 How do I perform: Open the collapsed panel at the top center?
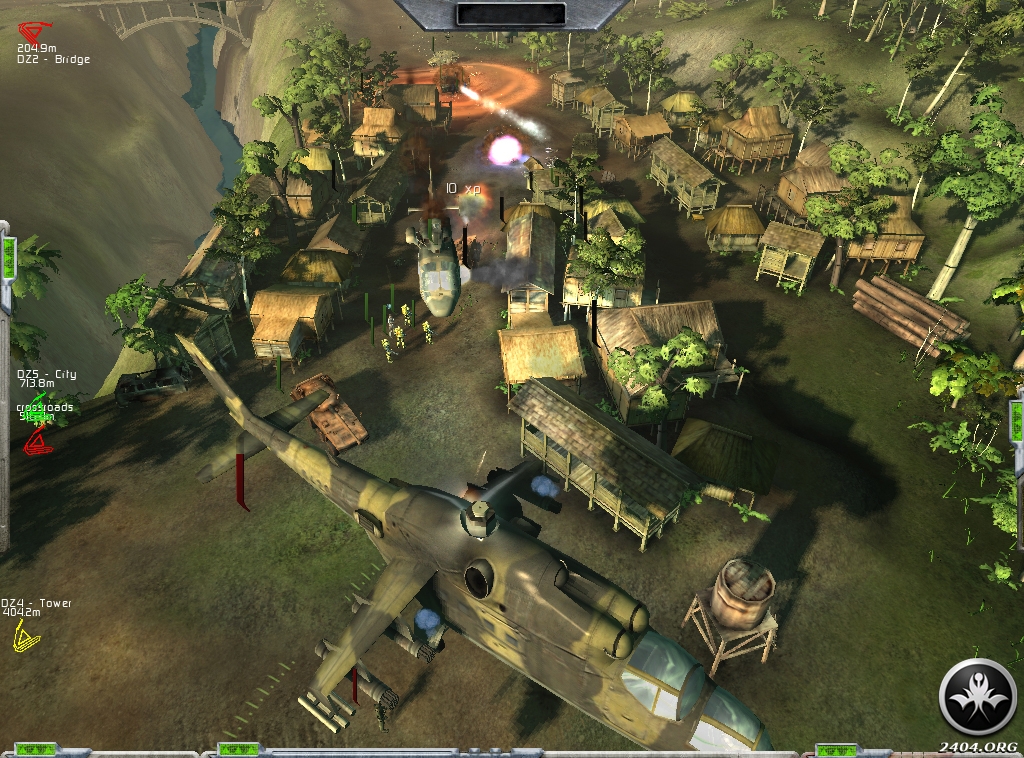(x=511, y=14)
